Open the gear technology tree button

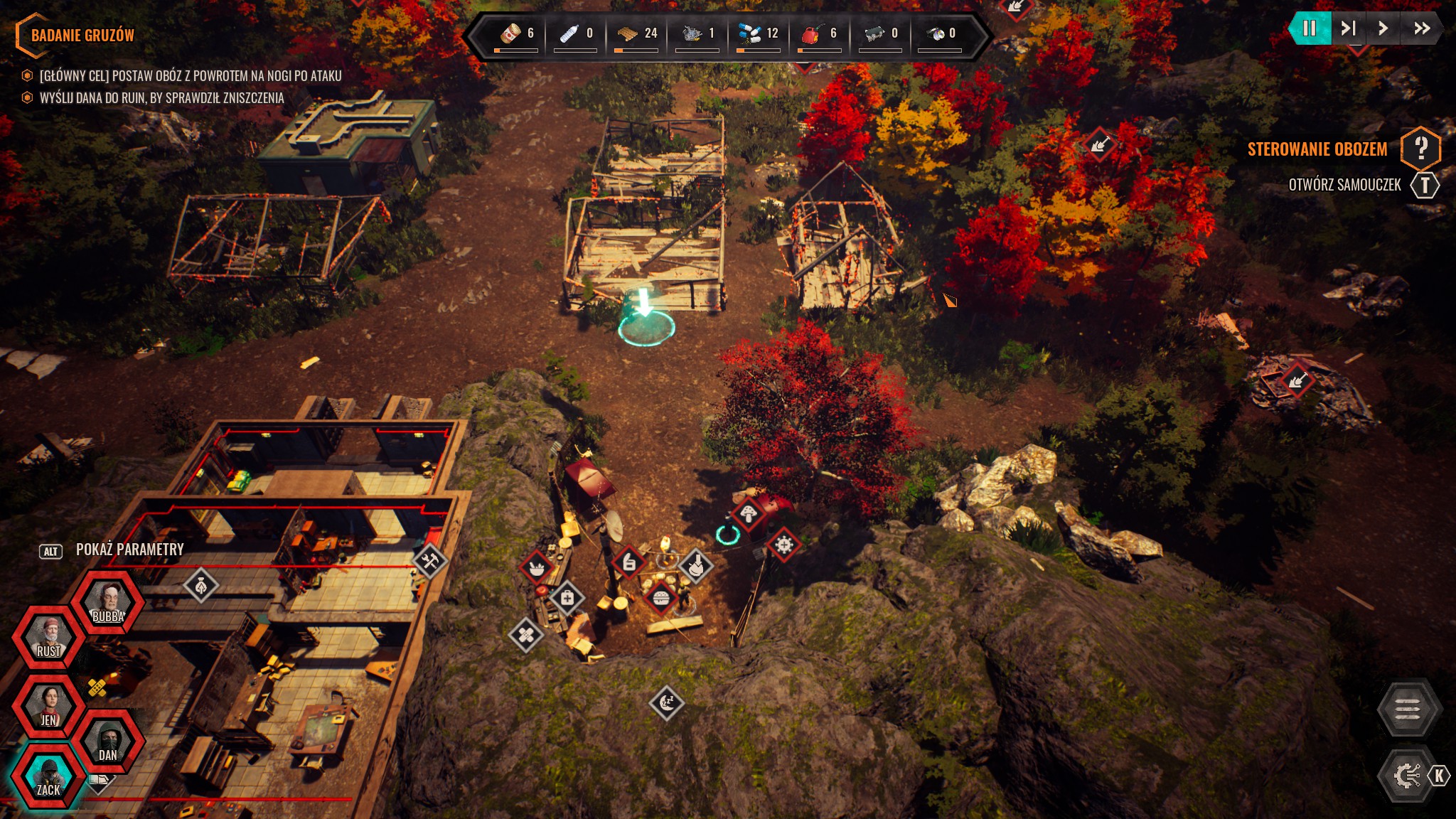point(1406,776)
